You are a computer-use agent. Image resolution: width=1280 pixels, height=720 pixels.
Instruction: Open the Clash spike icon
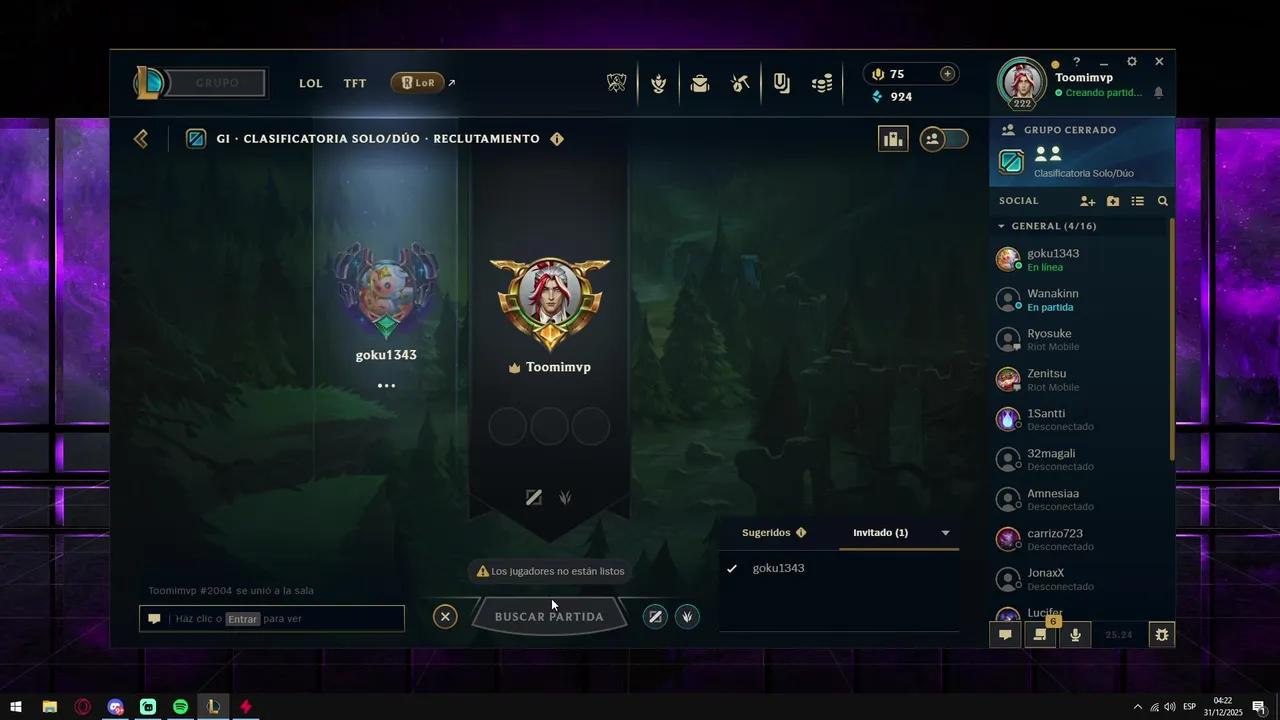658,83
